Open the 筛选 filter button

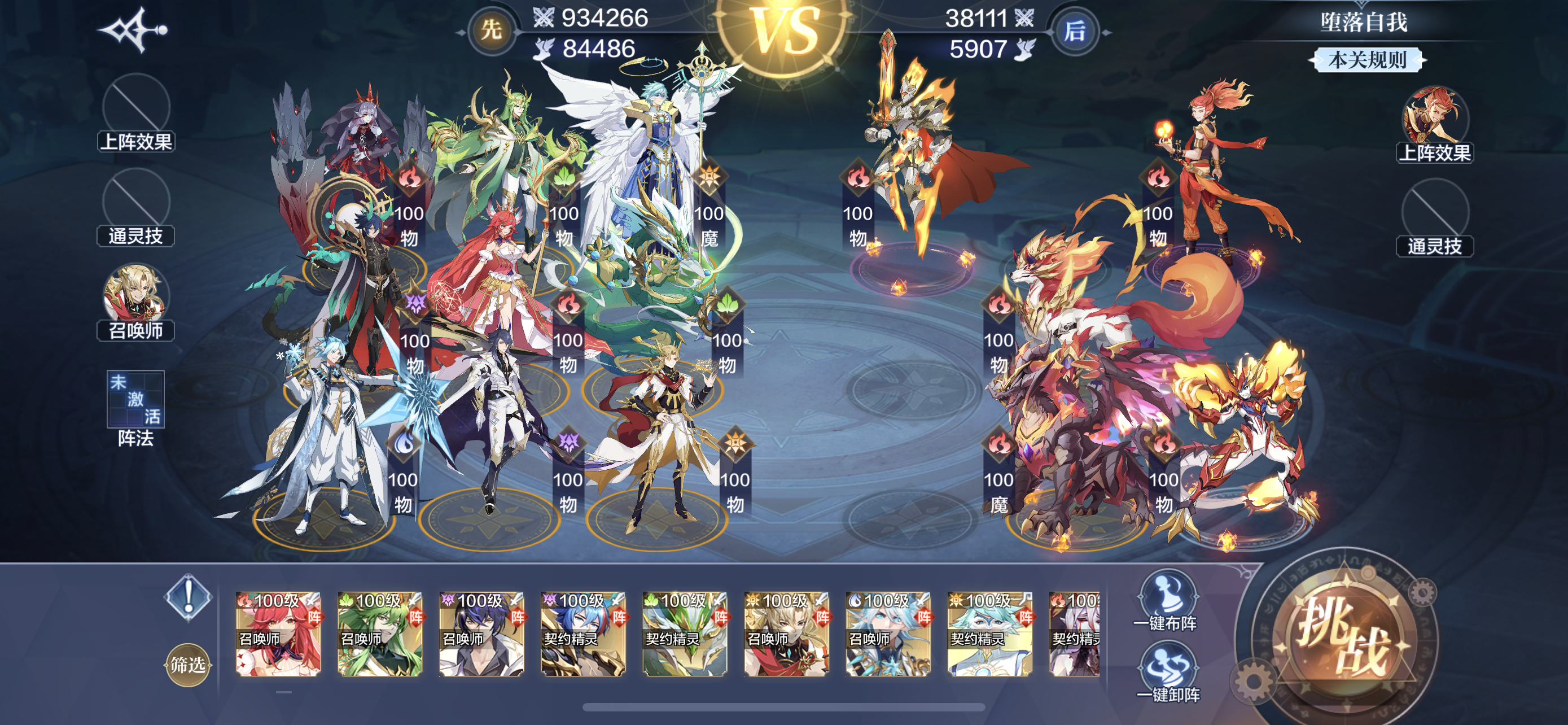[x=187, y=664]
